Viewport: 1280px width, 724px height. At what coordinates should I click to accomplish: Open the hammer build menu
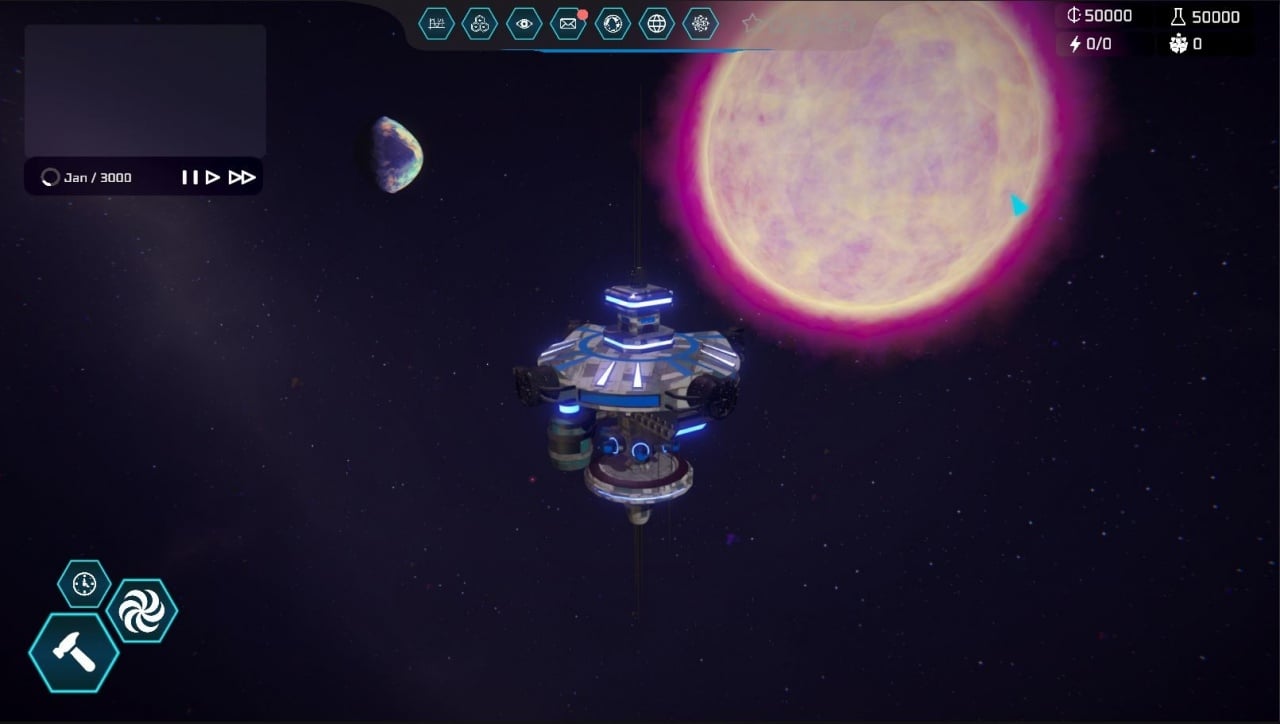click(74, 653)
